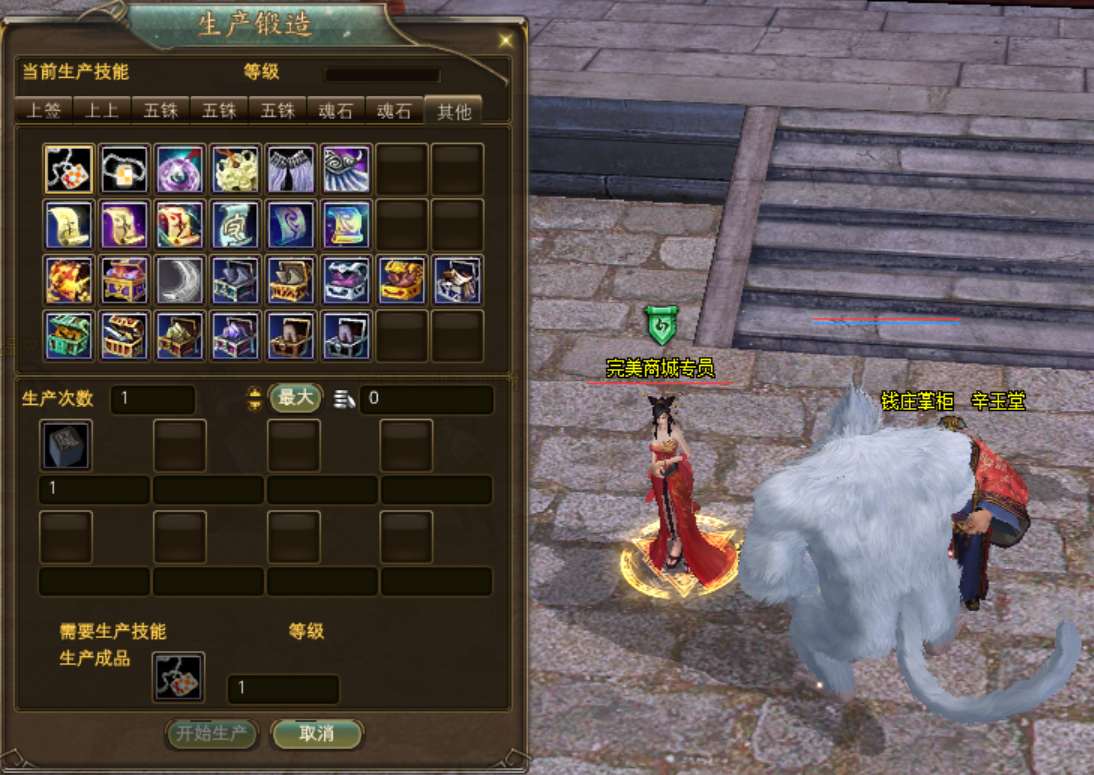Screen dimensions: 1094x775
Task: Open the 上上 tab
Action: tap(101, 110)
